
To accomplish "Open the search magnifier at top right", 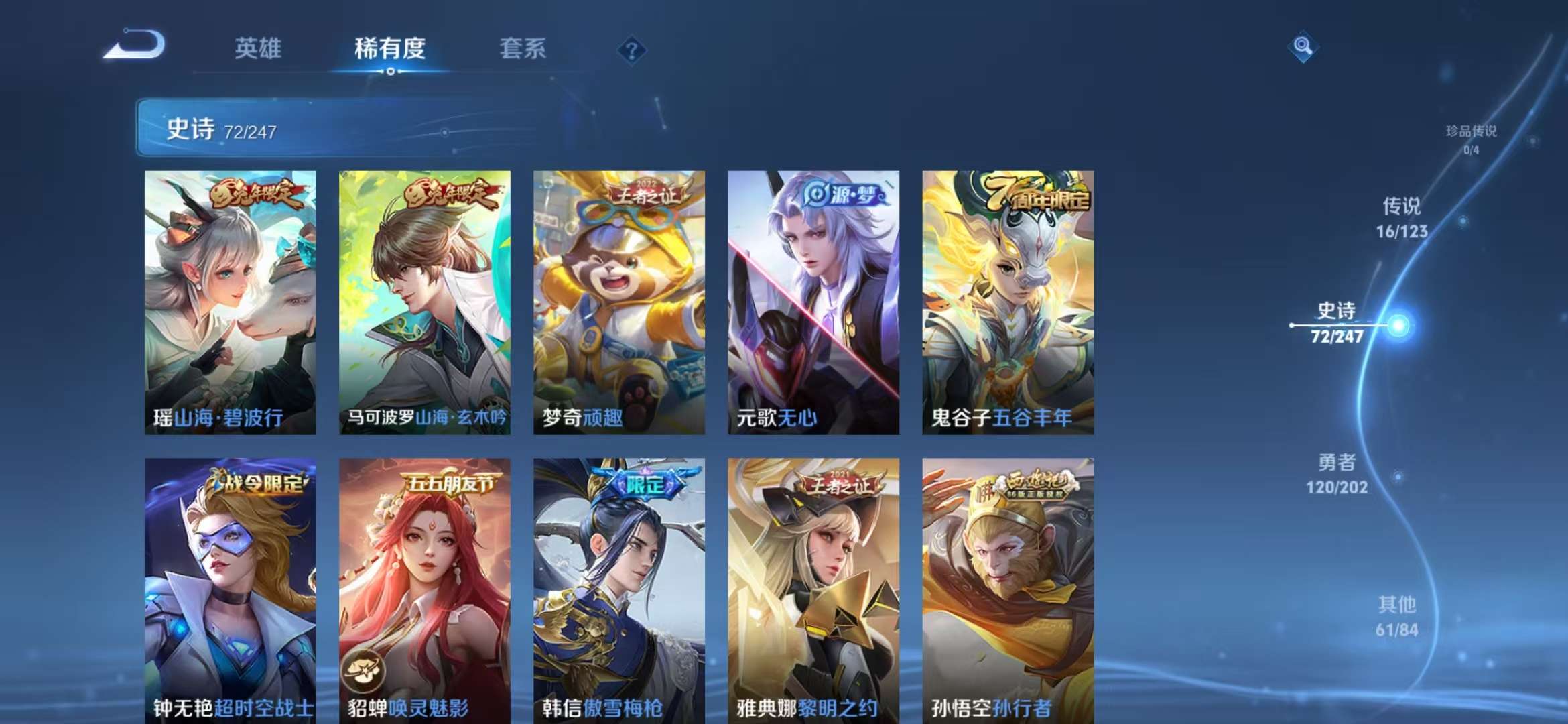I will tap(1302, 46).
